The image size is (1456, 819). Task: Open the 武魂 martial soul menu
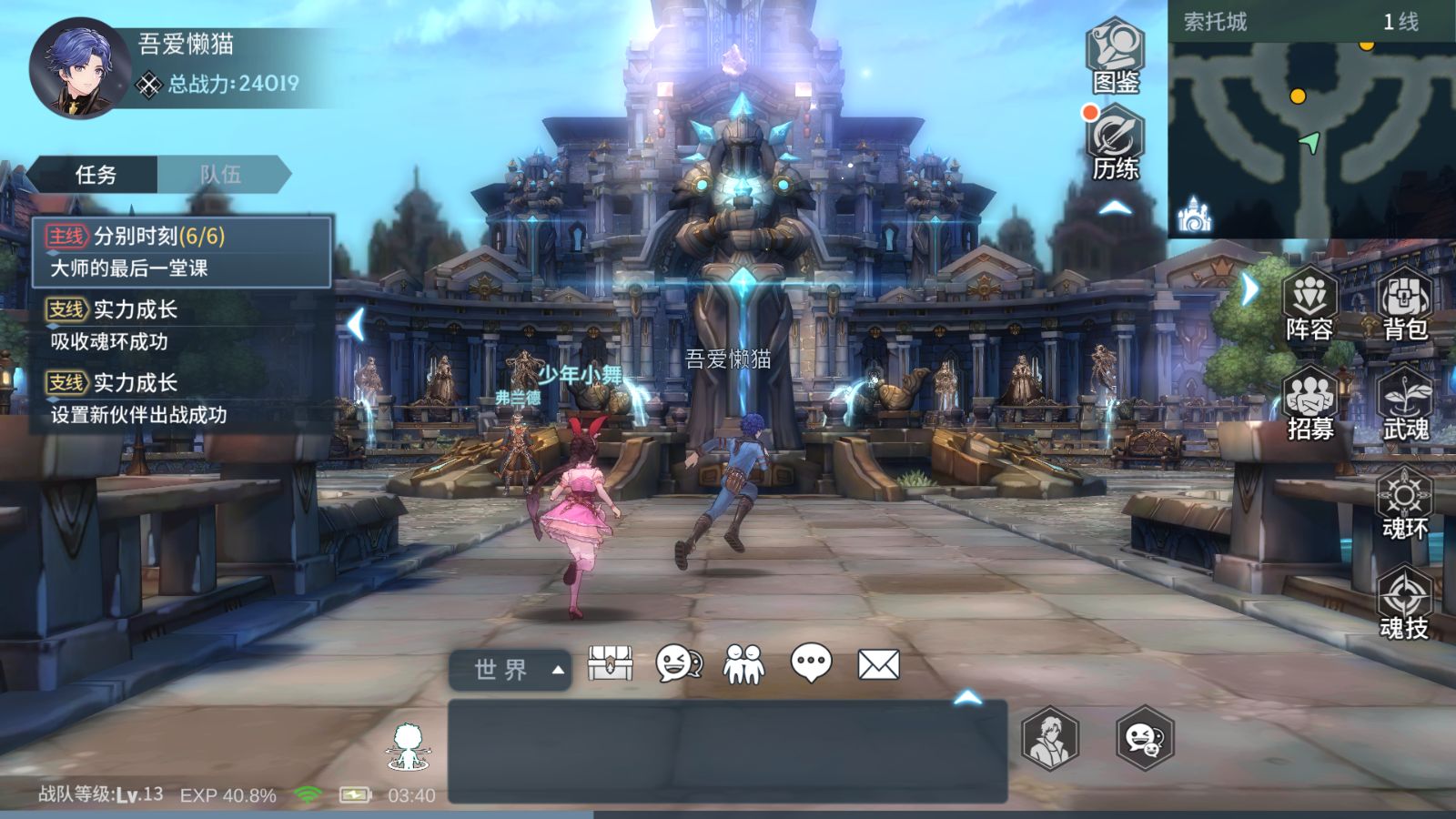pos(1405,405)
